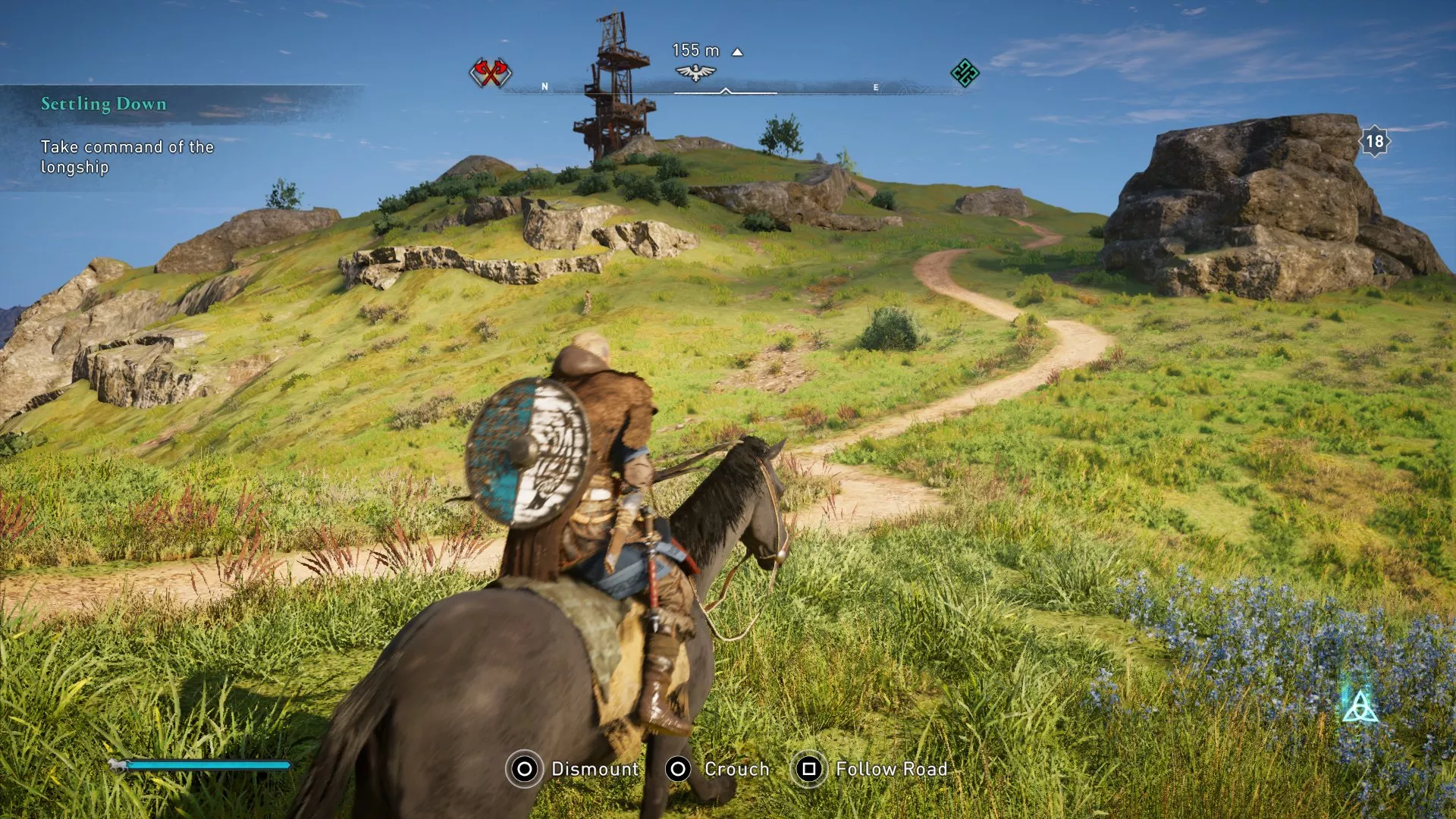The width and height of the screenshot is (1456, 819).
Task: Click the E marker on the compass bar
Action: pos(875,86)
